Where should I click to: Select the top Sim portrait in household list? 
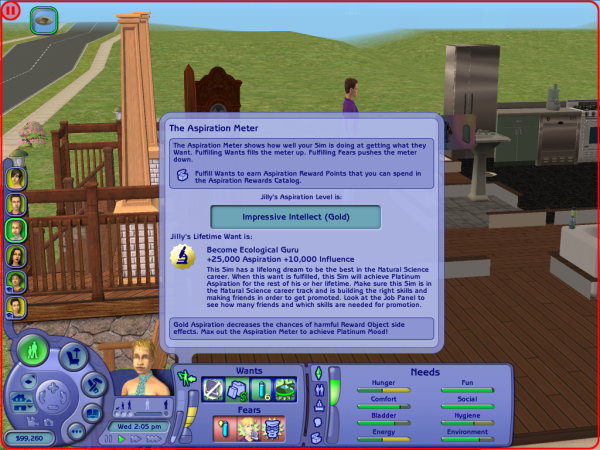[16, 178]
